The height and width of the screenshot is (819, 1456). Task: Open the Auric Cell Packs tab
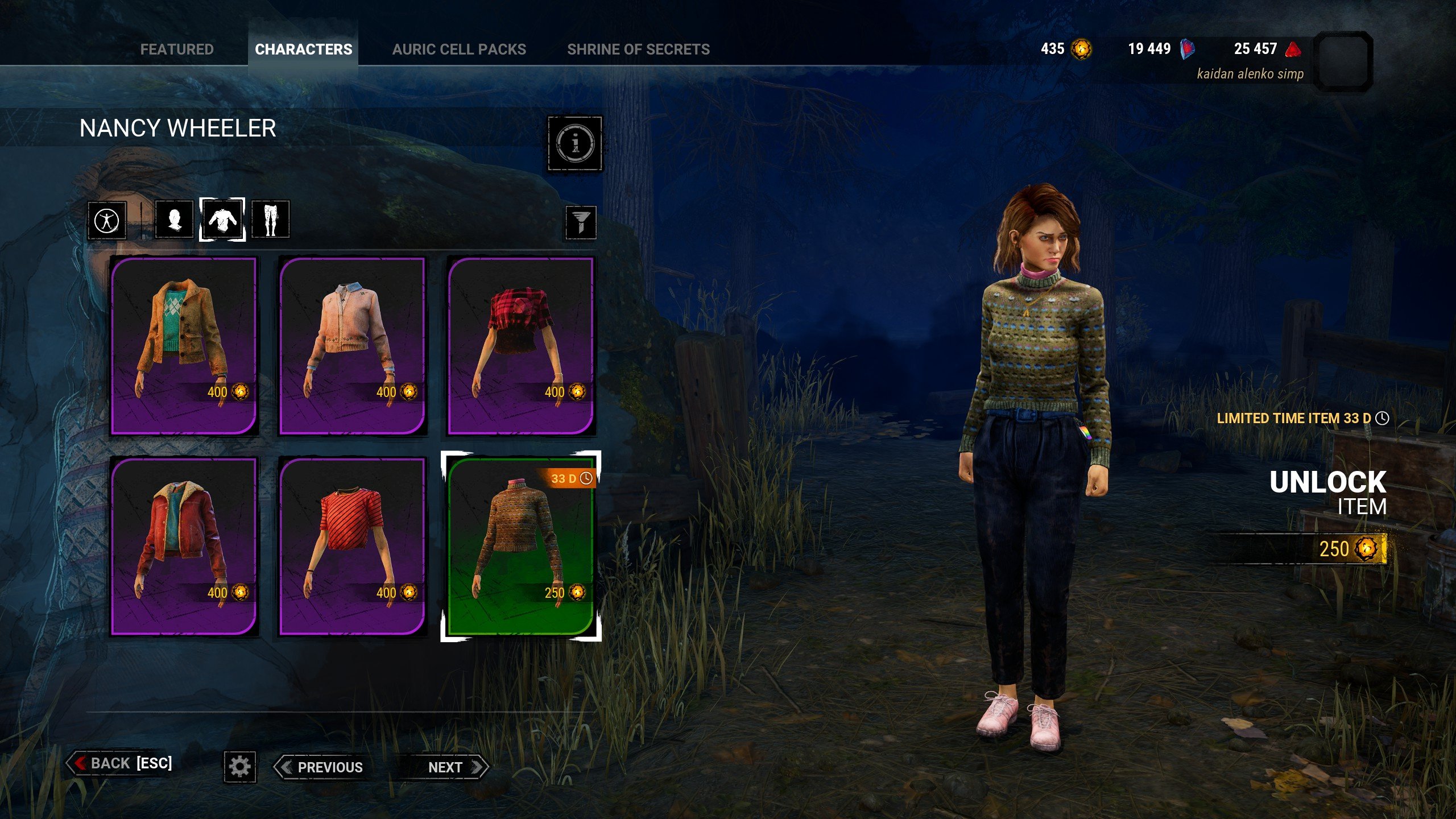click(459, 49)
